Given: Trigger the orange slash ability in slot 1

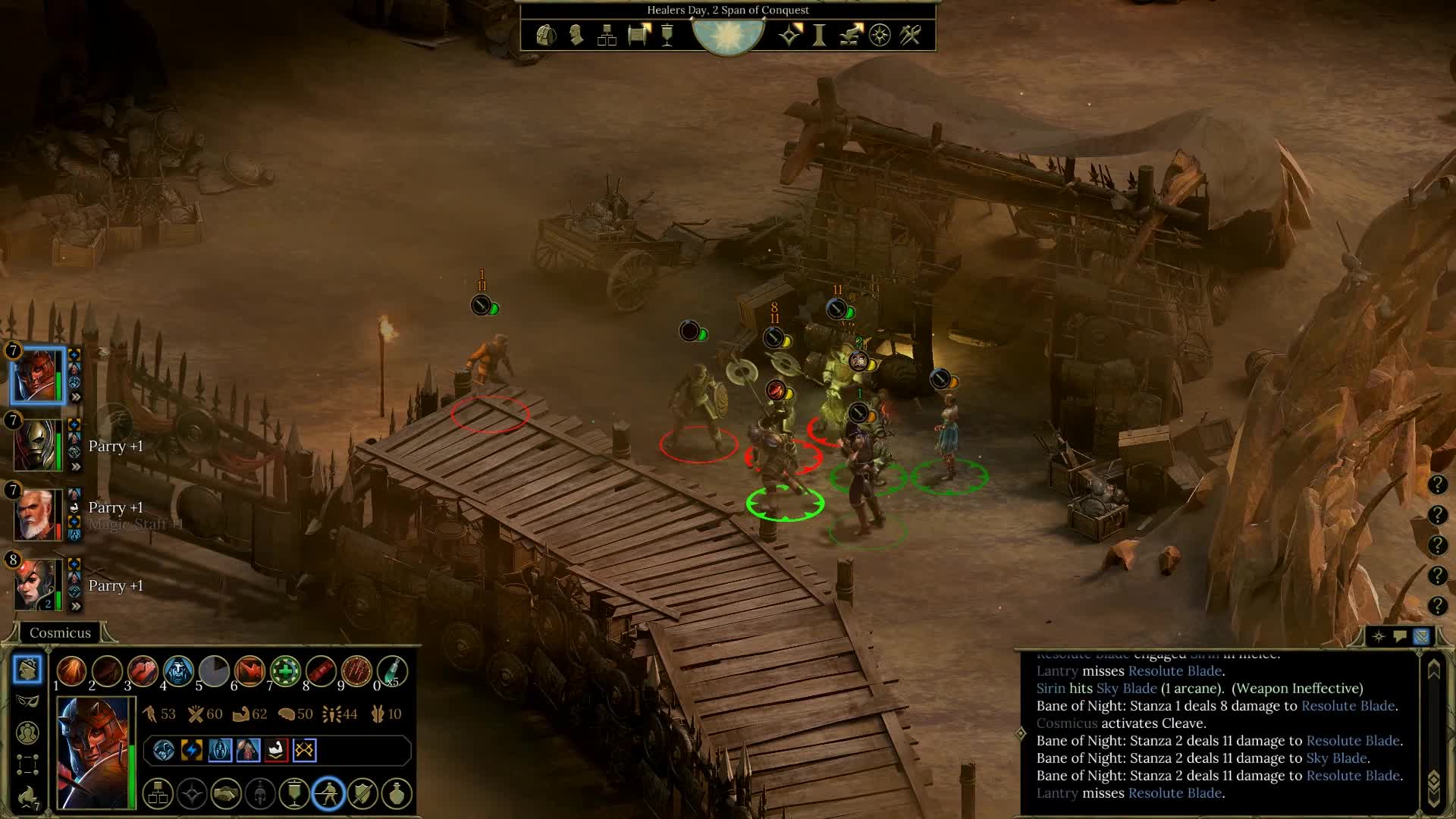Looking at the screenshot, I should tap(71, 671).
